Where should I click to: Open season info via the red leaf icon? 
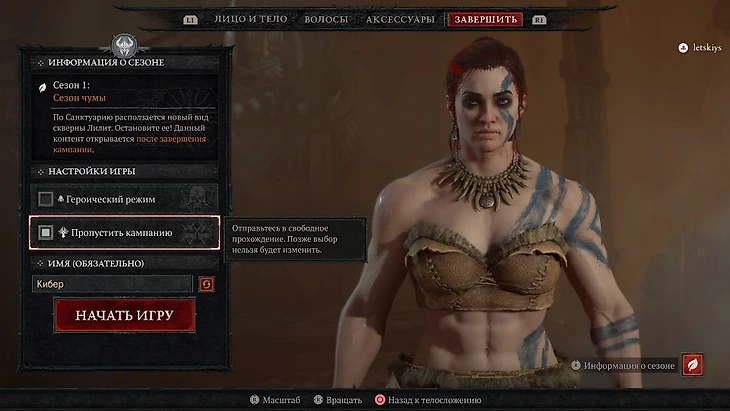(x=692, y=365)
